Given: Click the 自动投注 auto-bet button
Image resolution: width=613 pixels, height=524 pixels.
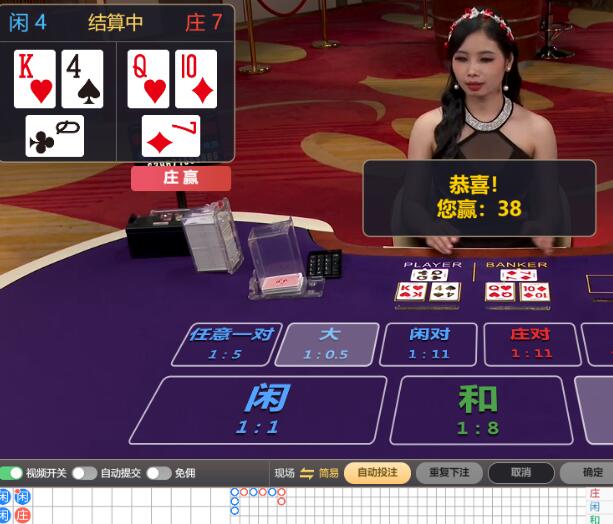Looking at the screenshot, I should [377, 473].
